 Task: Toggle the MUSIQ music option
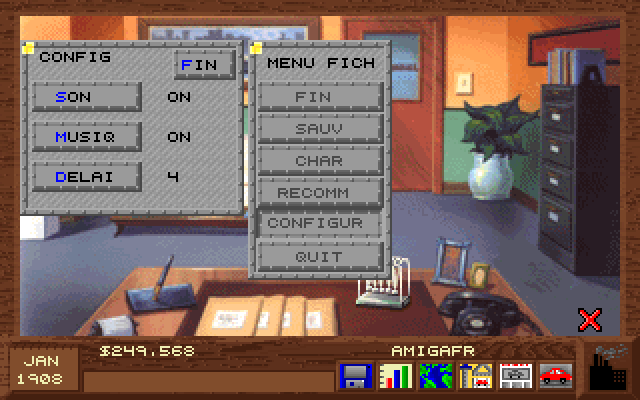click(x=86, y=137)
